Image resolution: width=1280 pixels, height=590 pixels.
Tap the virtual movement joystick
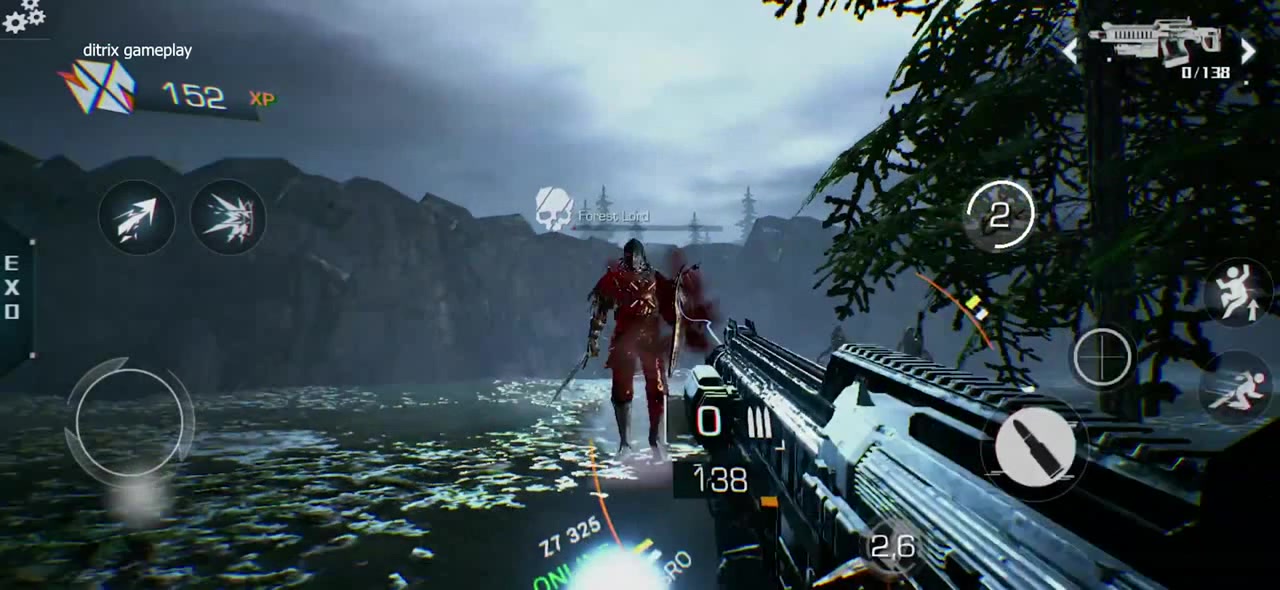click(x=130, y=420)
